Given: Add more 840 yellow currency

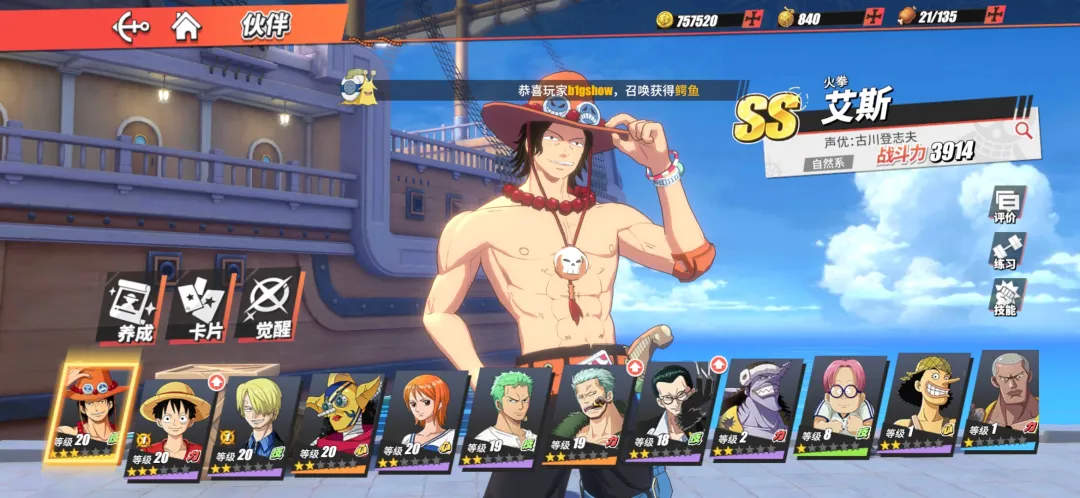Looking at the screenshot, I should tap(875, 17).
